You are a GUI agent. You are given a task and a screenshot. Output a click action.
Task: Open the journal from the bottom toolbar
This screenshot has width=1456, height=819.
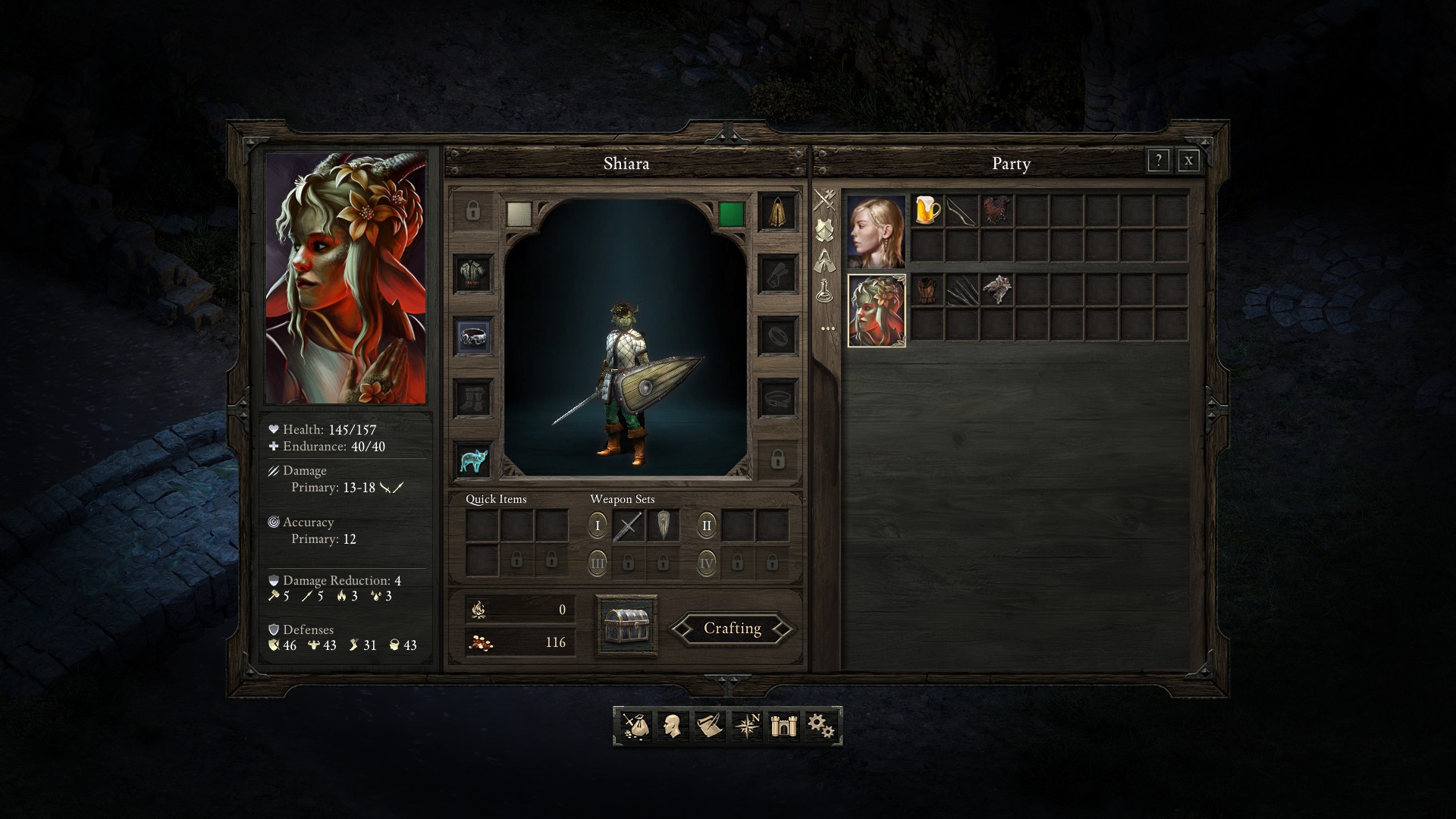(710, 726)
